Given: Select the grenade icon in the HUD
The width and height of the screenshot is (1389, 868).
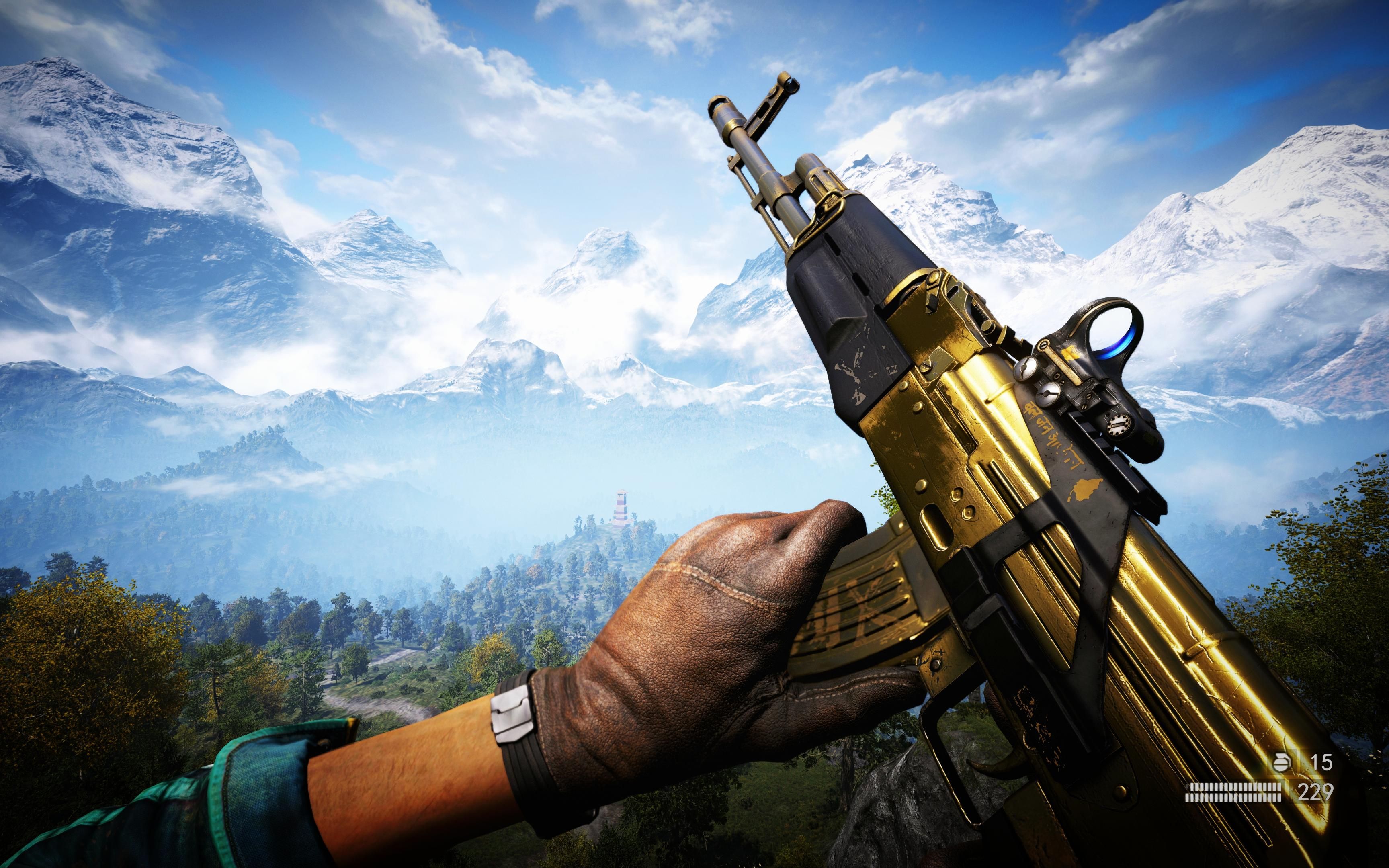Looking at the screenshot, I should click(x=1282, y=763).
